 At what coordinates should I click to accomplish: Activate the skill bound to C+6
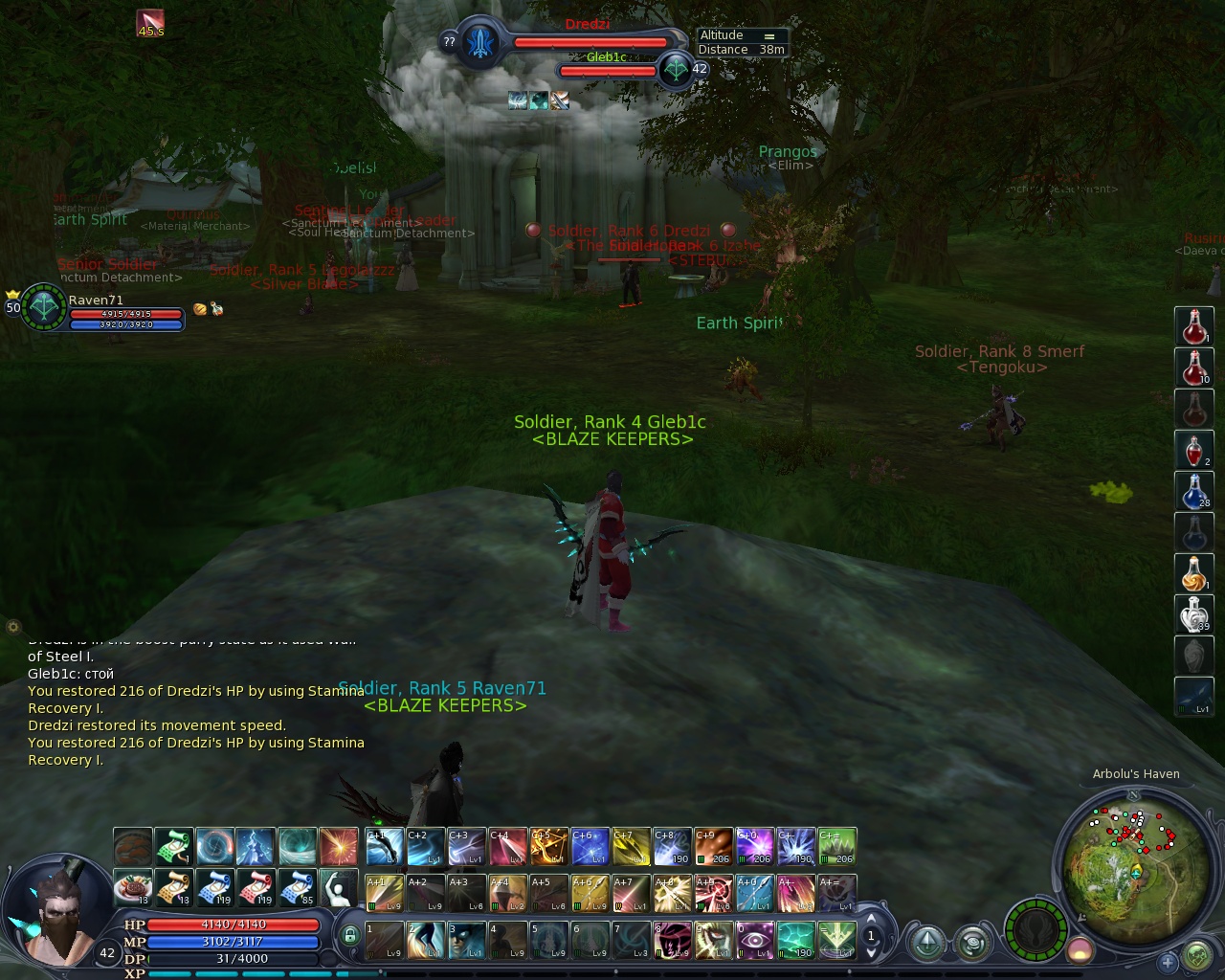tap(590, 847)
